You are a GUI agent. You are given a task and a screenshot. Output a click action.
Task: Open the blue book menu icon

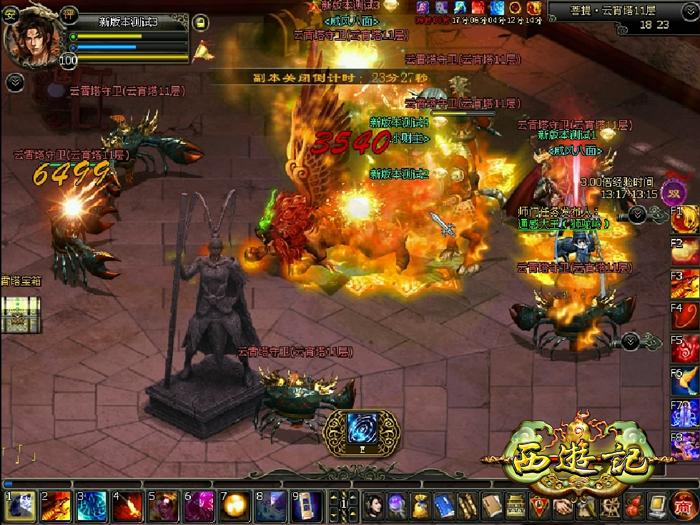(444, 504)
